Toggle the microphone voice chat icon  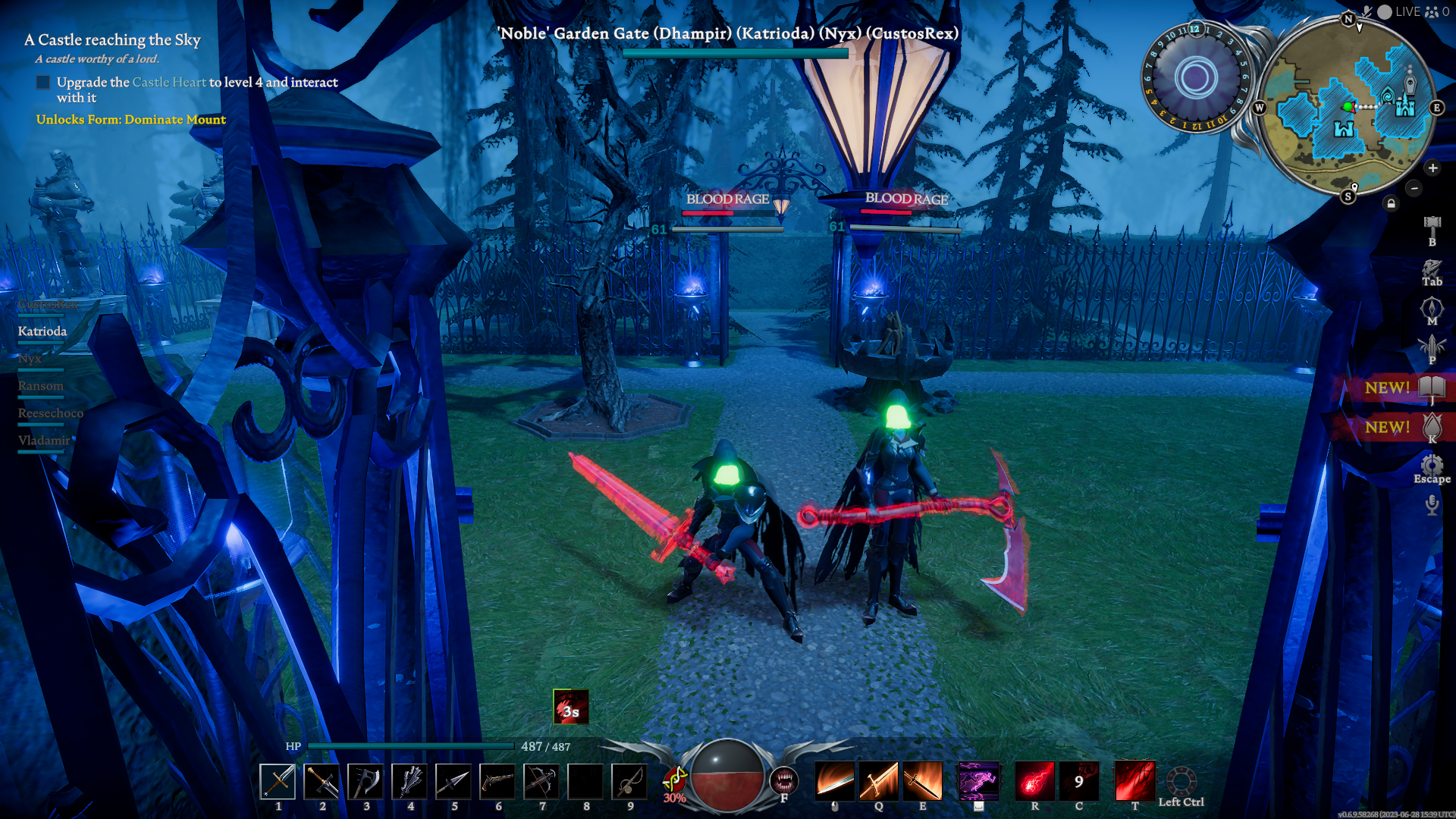1432,504
